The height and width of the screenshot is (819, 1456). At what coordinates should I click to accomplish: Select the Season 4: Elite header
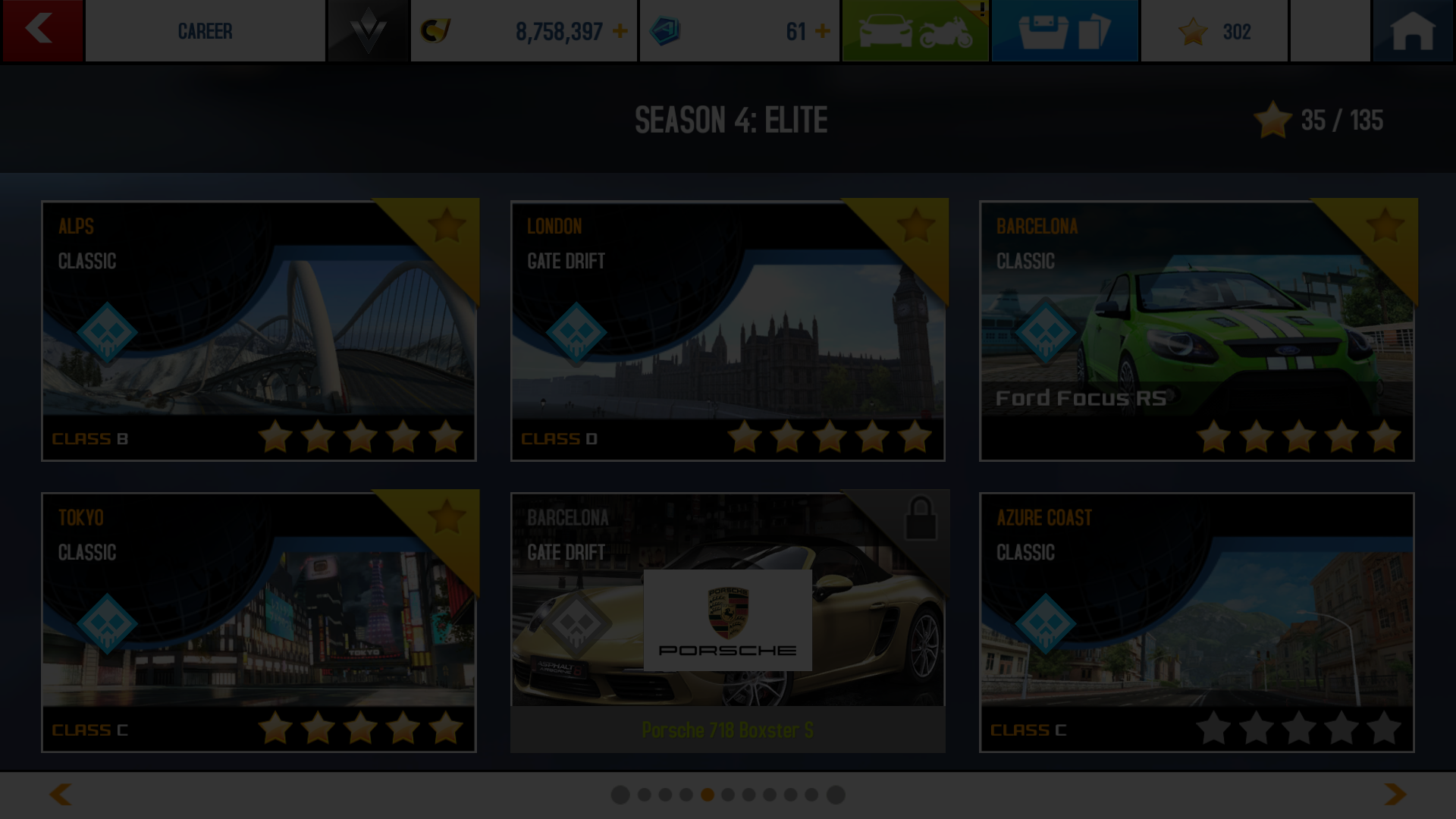[x=730, y=118]
